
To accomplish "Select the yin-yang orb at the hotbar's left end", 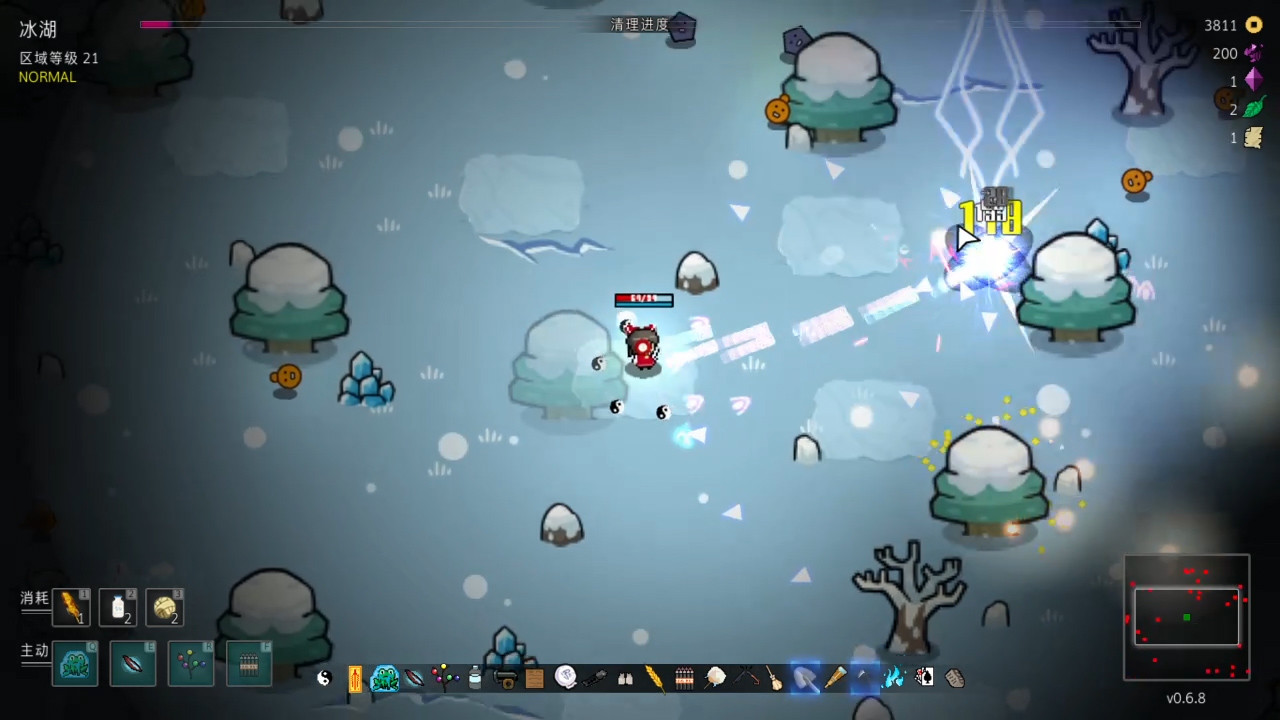I will pos(322,678).
